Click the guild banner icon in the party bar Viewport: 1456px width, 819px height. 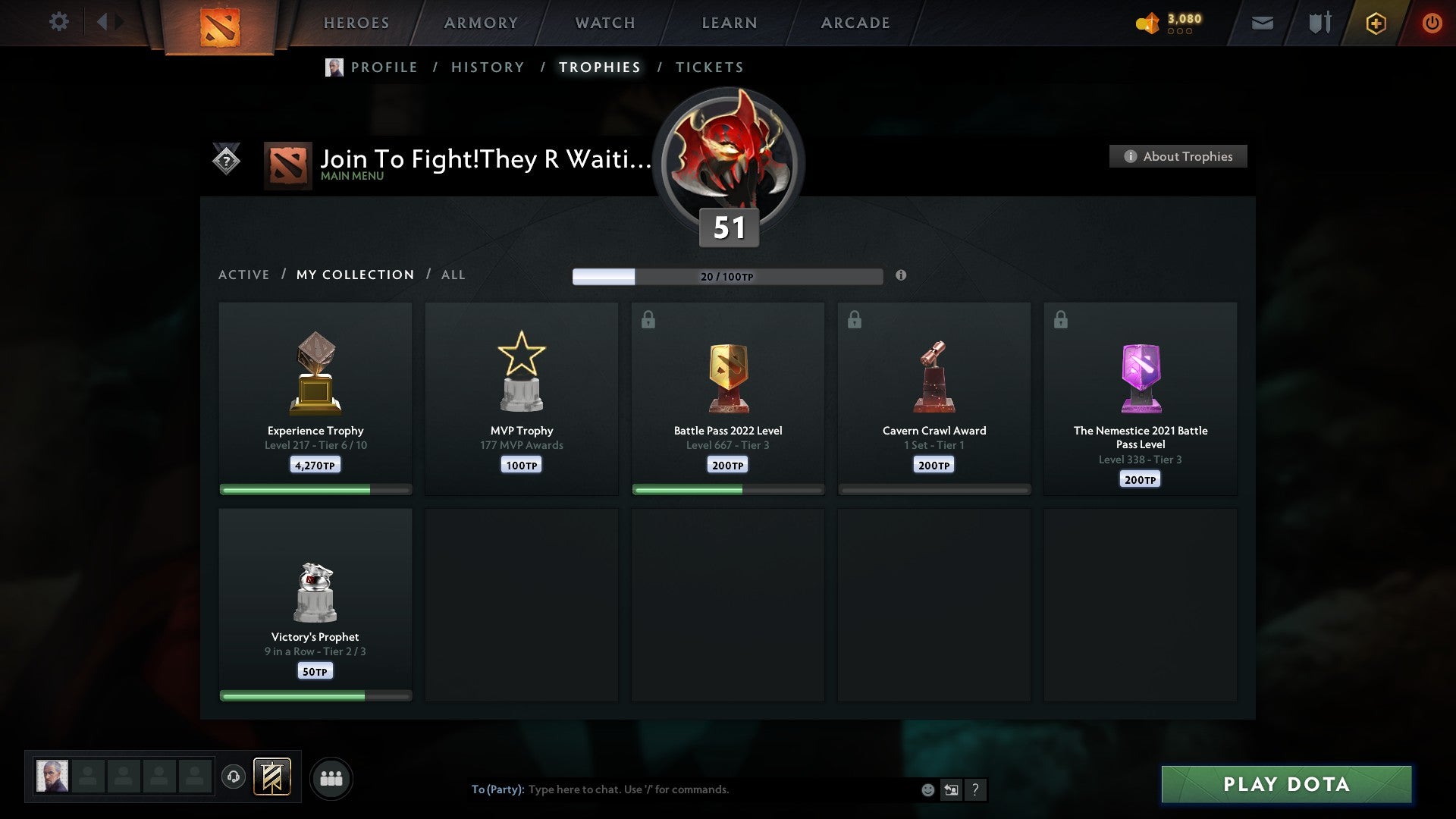coord(273,777)
